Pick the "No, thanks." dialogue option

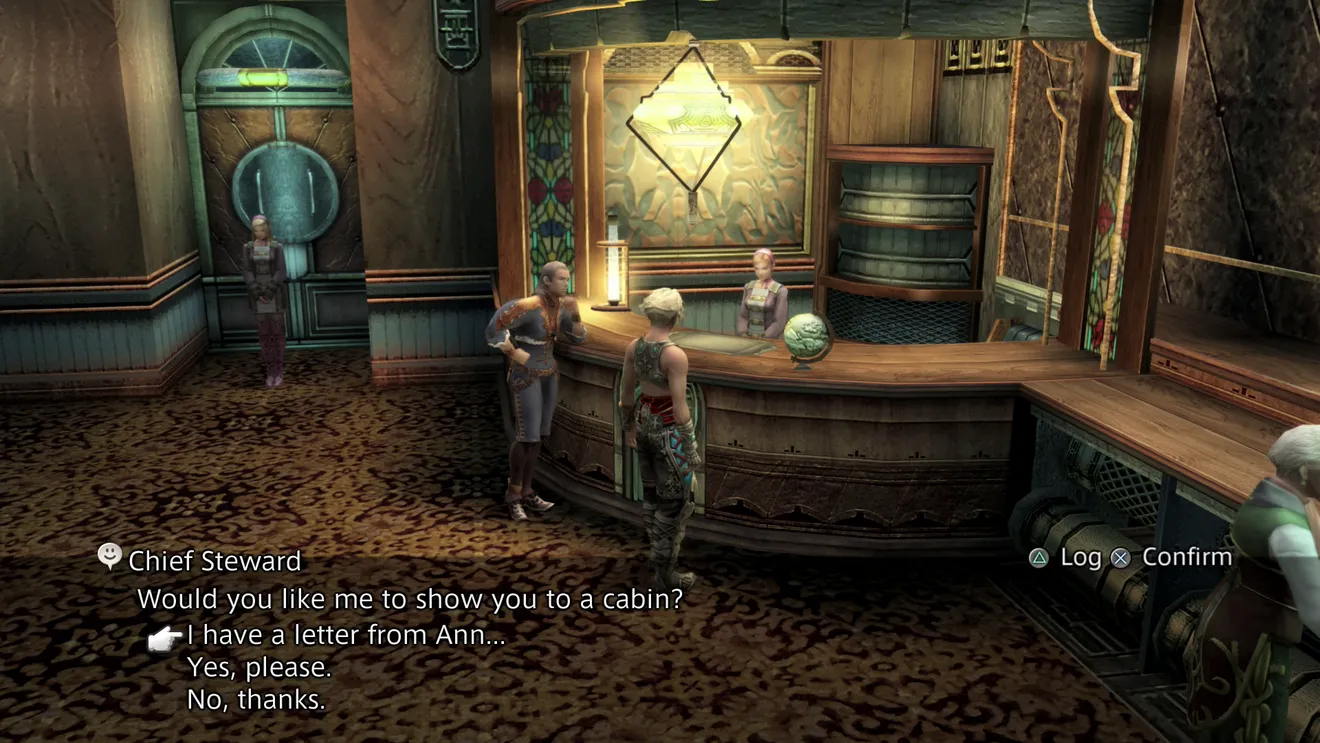pyautogui.click(x=256, y=700)
